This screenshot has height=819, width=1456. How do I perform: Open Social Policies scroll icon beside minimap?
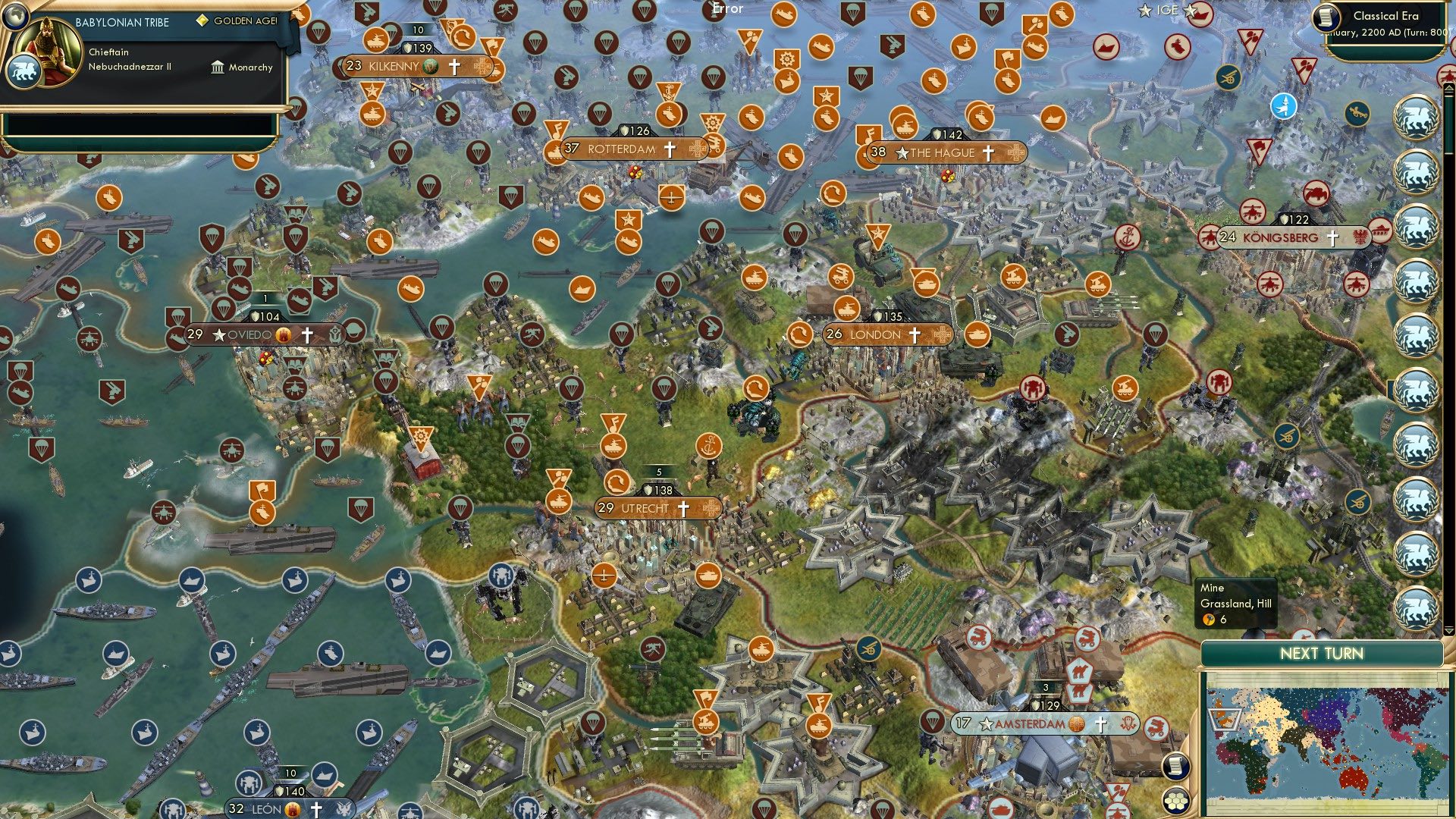(x=1175, y=764)
